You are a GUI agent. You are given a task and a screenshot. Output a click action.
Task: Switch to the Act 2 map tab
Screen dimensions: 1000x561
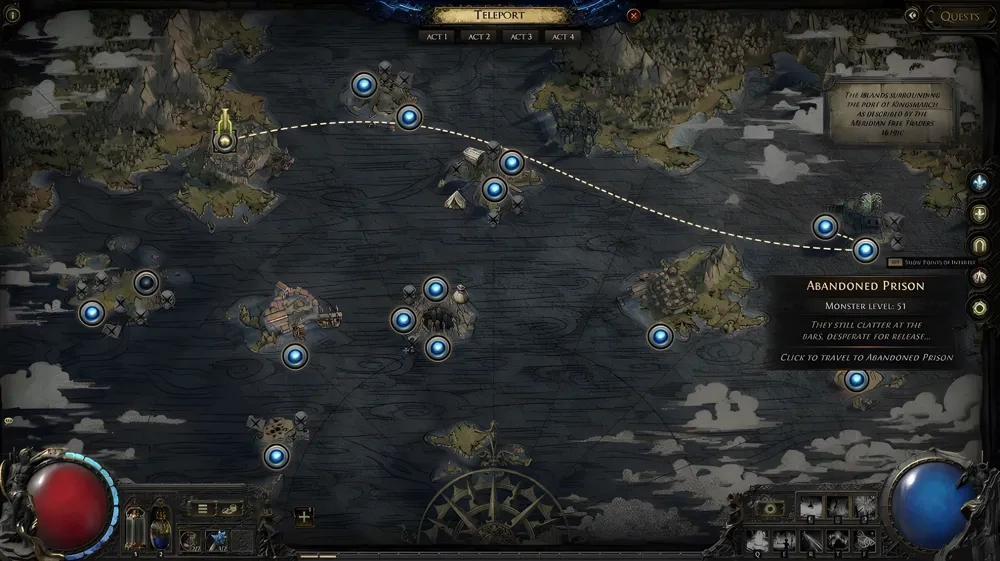479,37
